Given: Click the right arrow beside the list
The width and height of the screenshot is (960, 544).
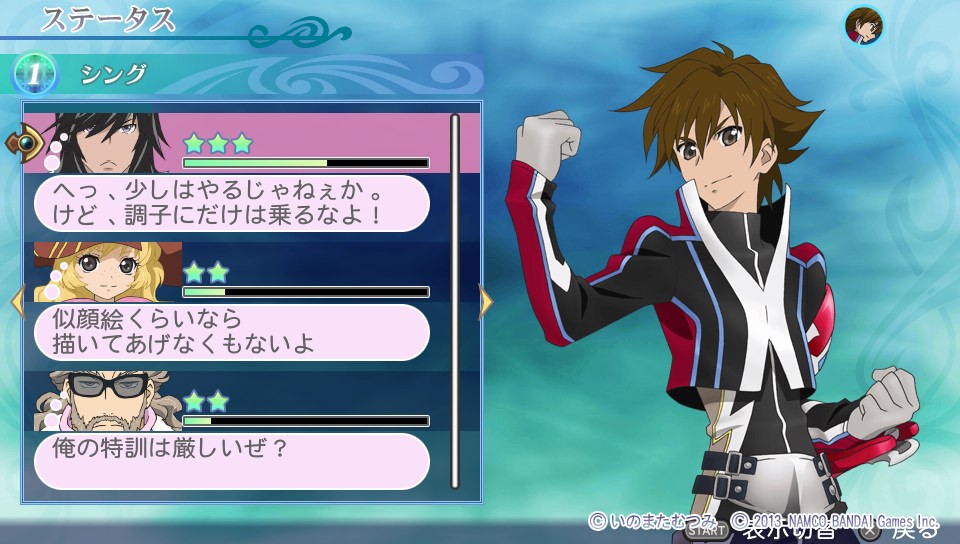Looking at the screenshot, I should point(486,302).
